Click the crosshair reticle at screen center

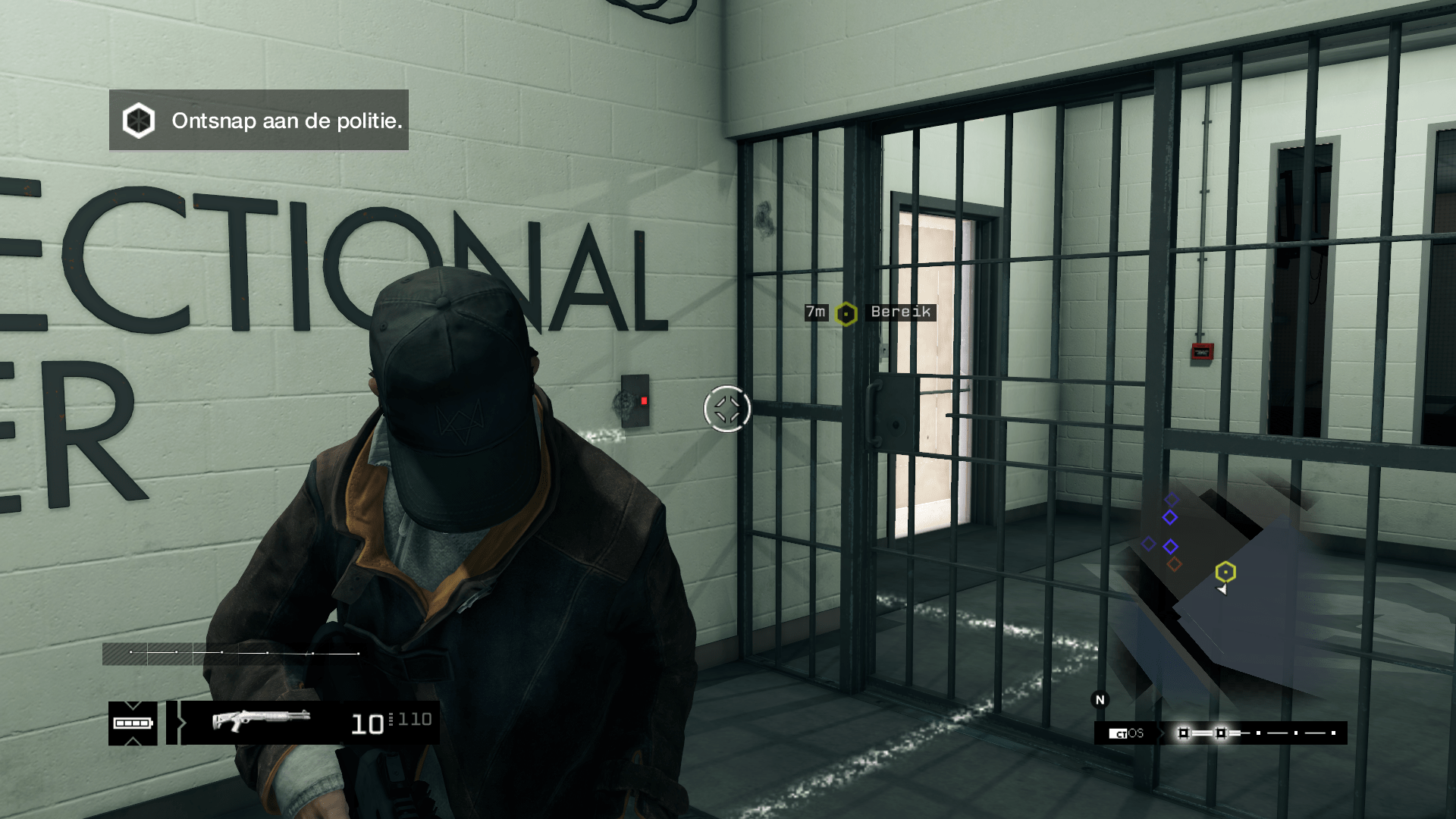coord(726,409)
